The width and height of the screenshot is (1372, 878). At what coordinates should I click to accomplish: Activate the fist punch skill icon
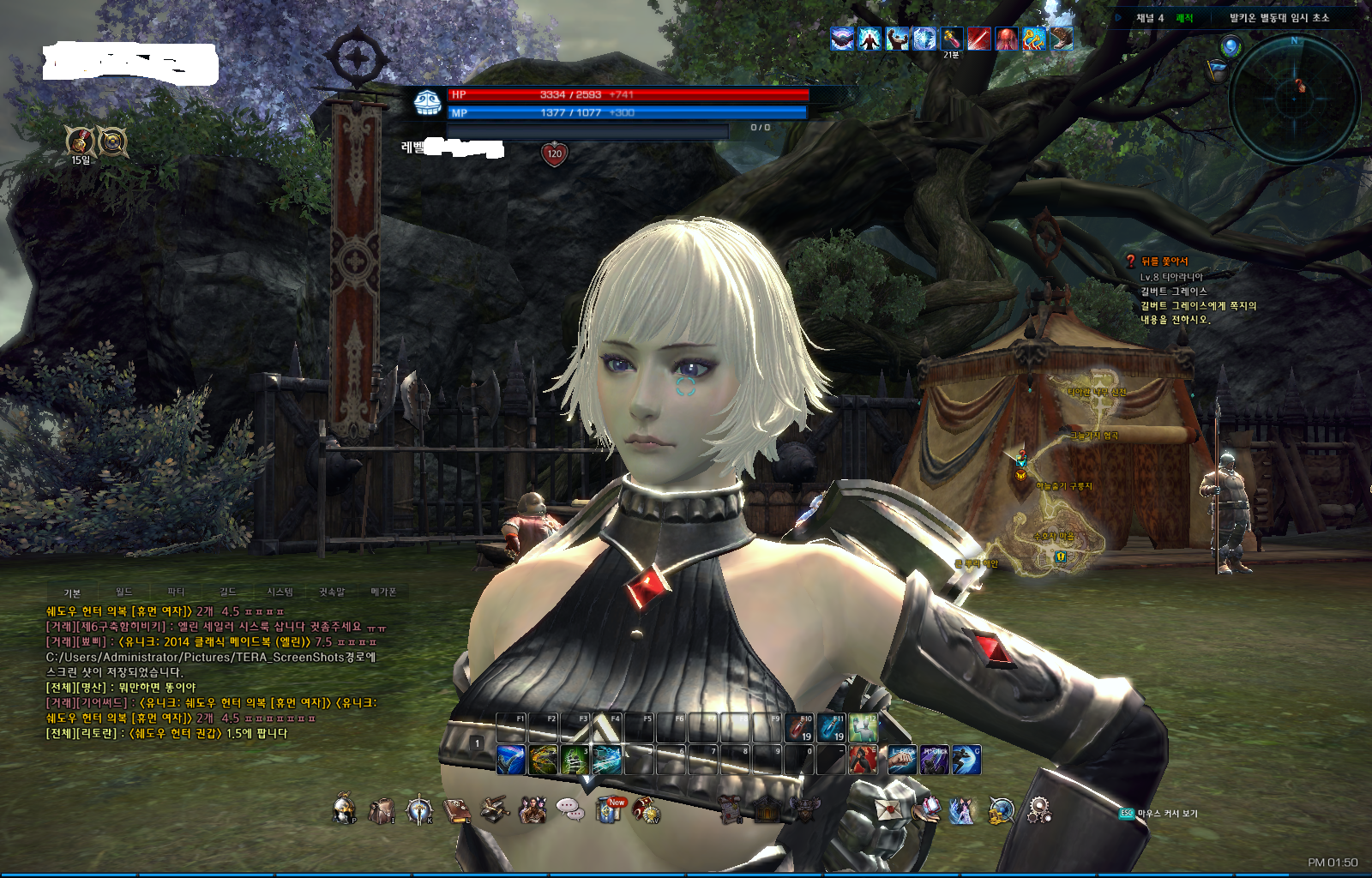click(902, 760)
